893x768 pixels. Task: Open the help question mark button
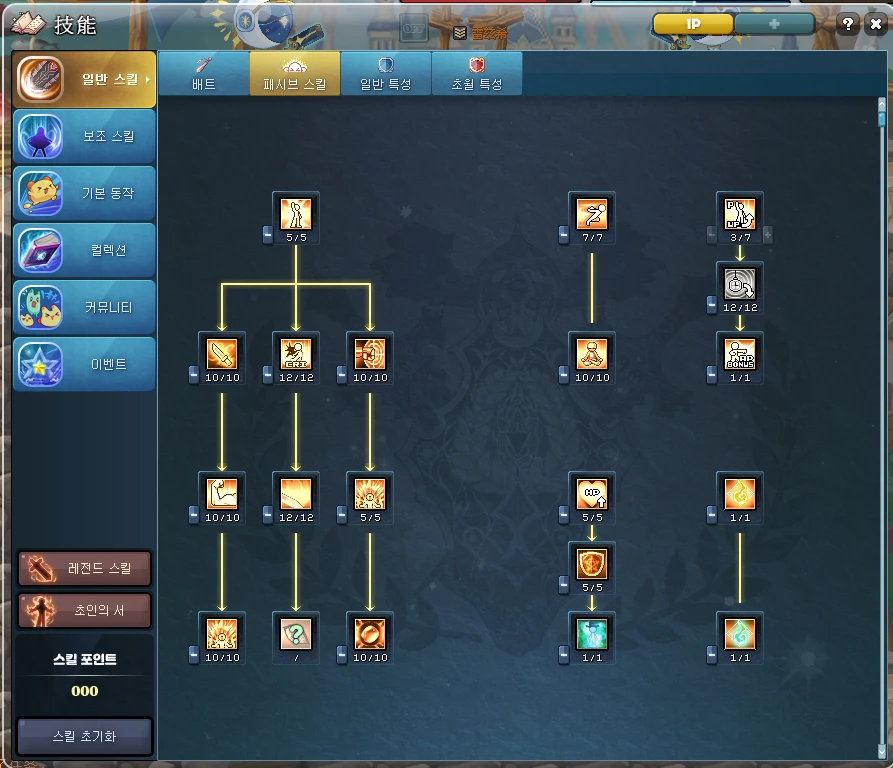[x=848, y=25]
